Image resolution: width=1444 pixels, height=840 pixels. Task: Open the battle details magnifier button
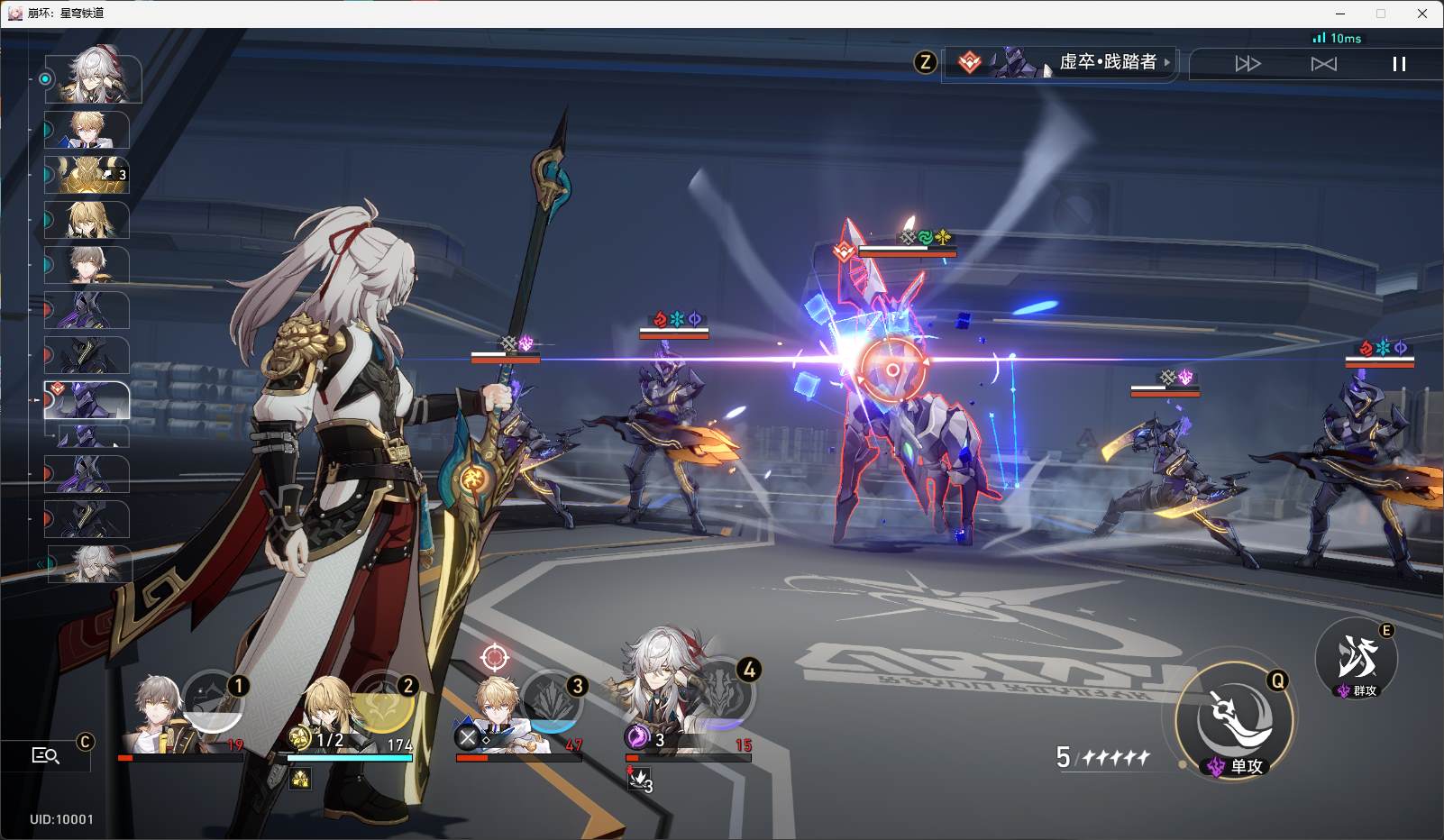point(45,755)
